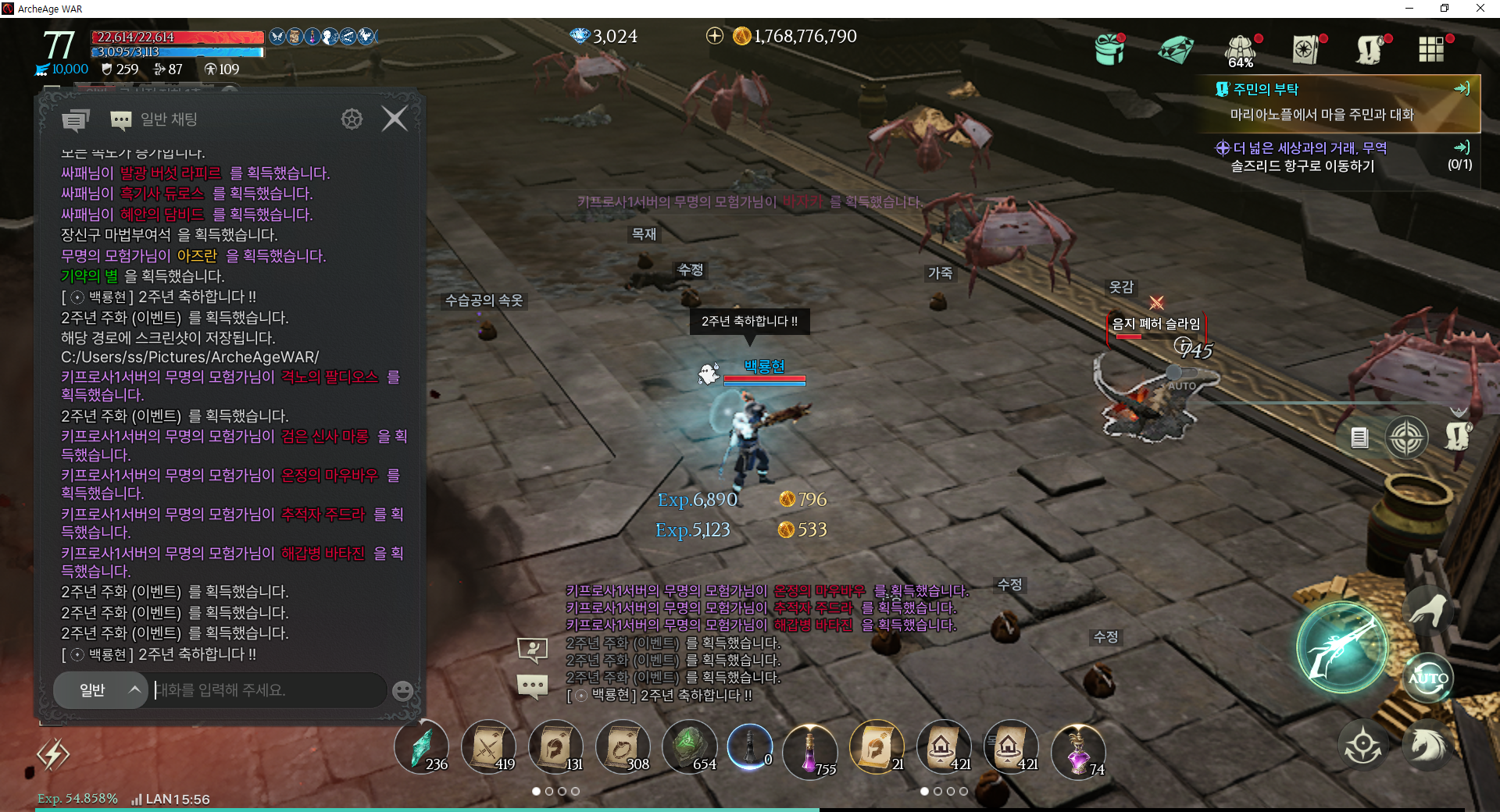
Task: Open the grid main menu
Action: coord(1431,50)
